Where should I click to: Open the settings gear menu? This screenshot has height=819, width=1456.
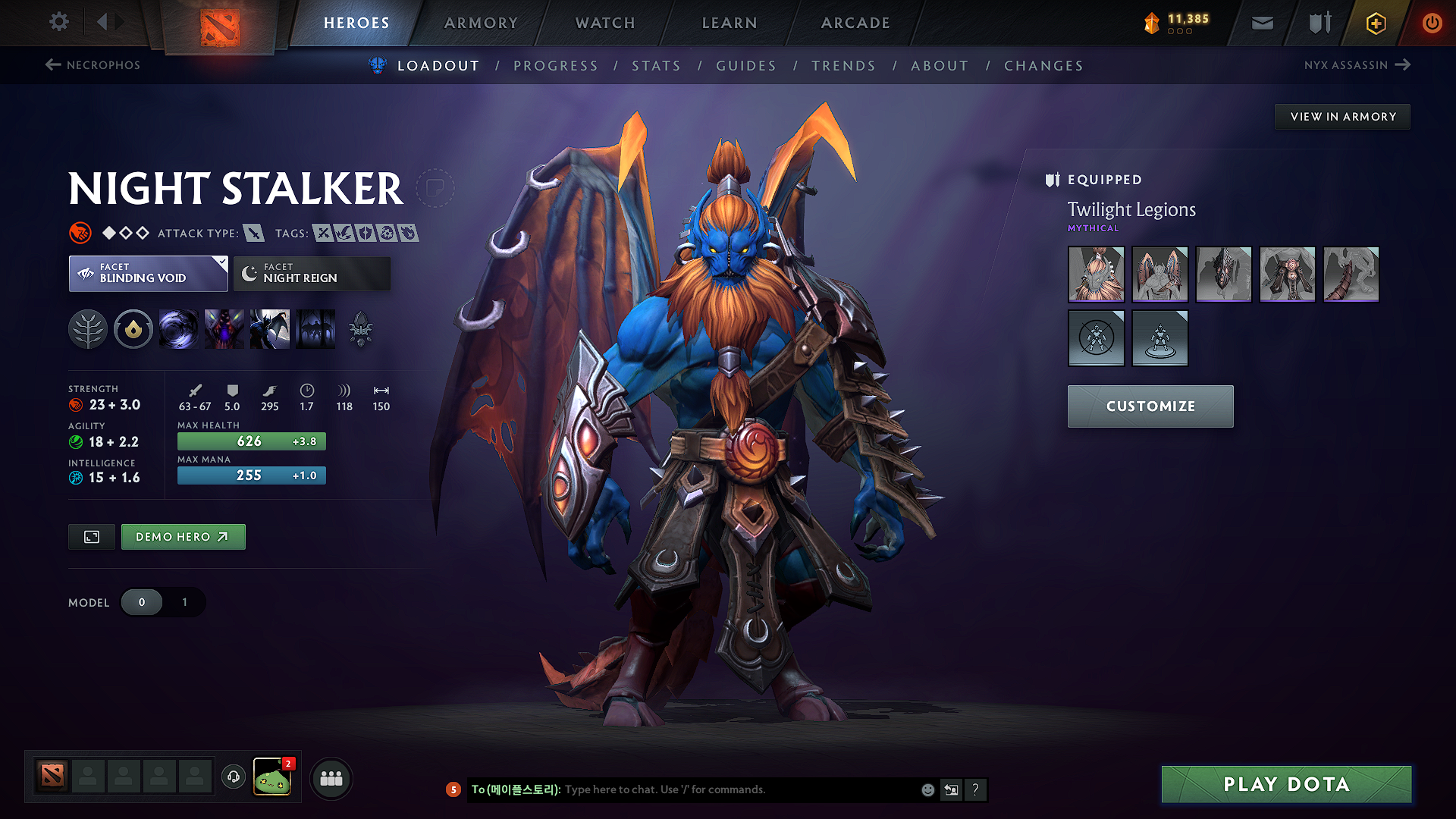click(x=59, y=22)
